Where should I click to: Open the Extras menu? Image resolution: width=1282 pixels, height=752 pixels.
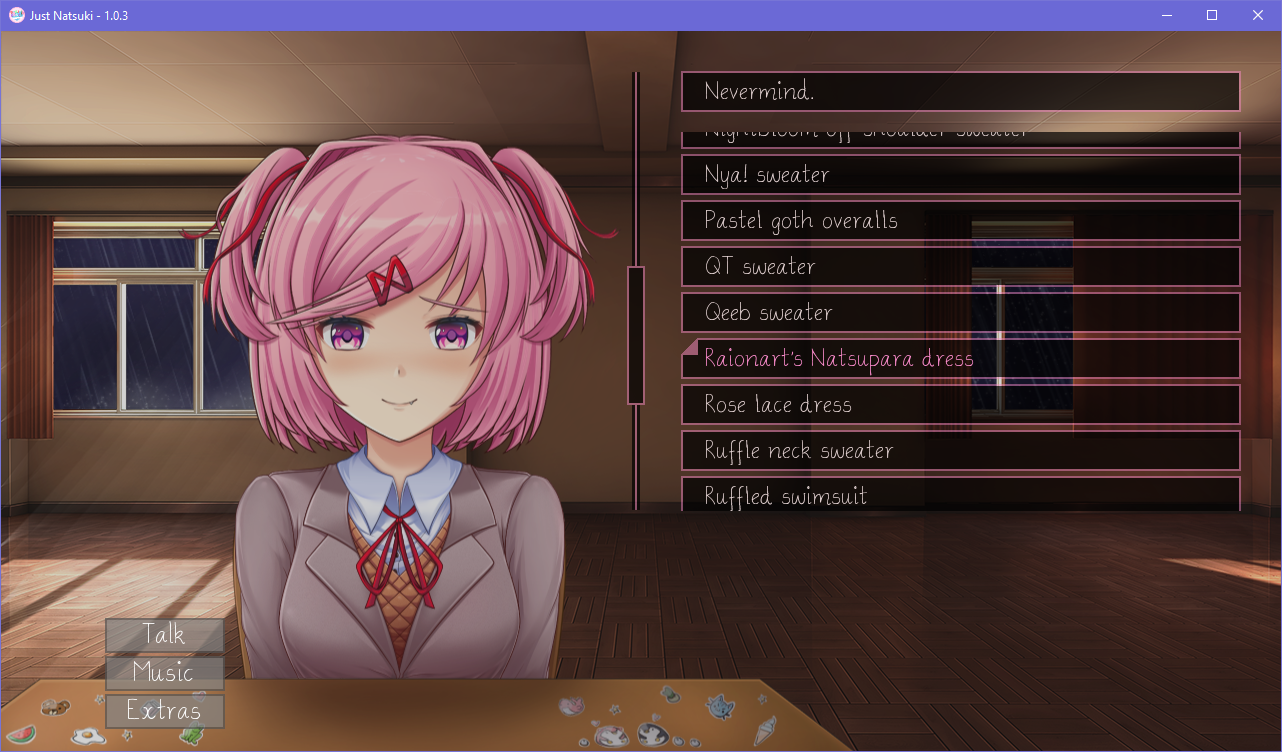tap(164, 711)
